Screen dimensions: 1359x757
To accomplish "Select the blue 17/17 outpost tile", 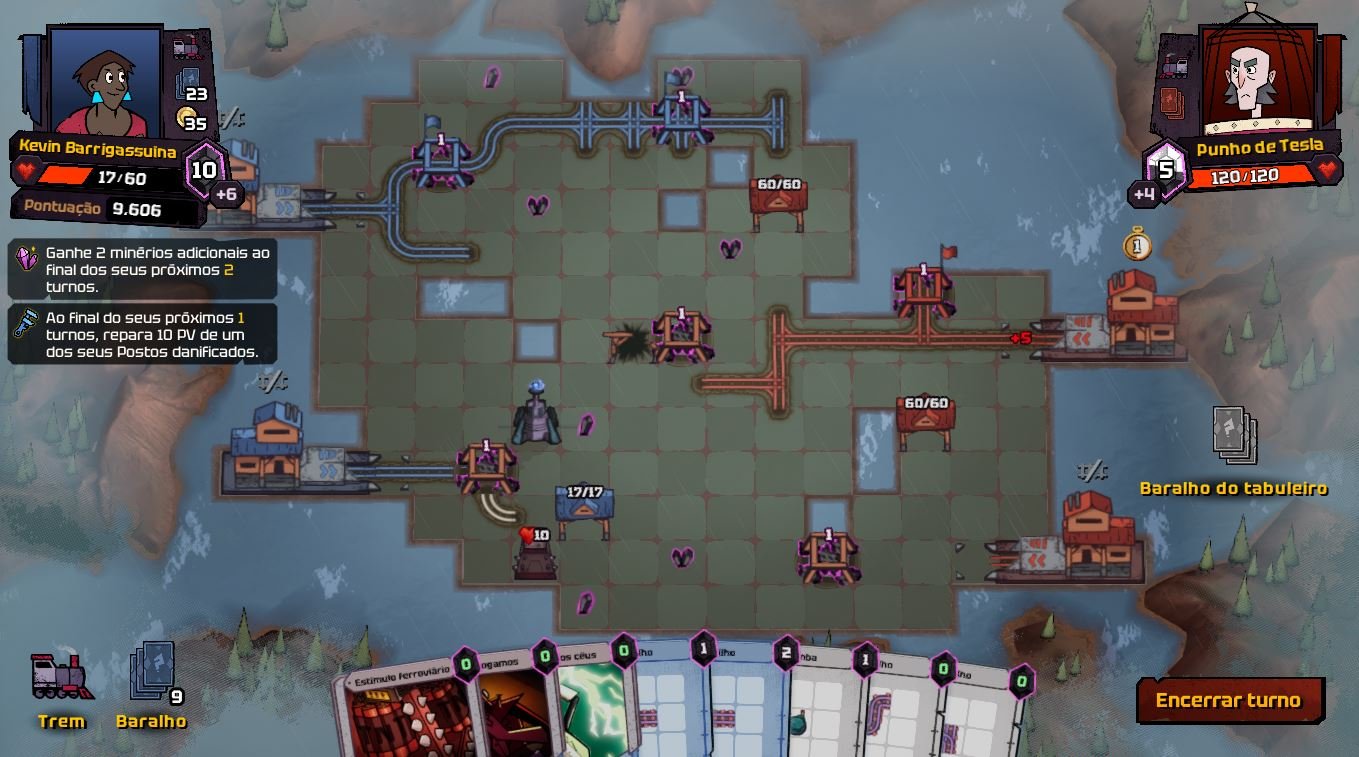I will tap(584, 504).
